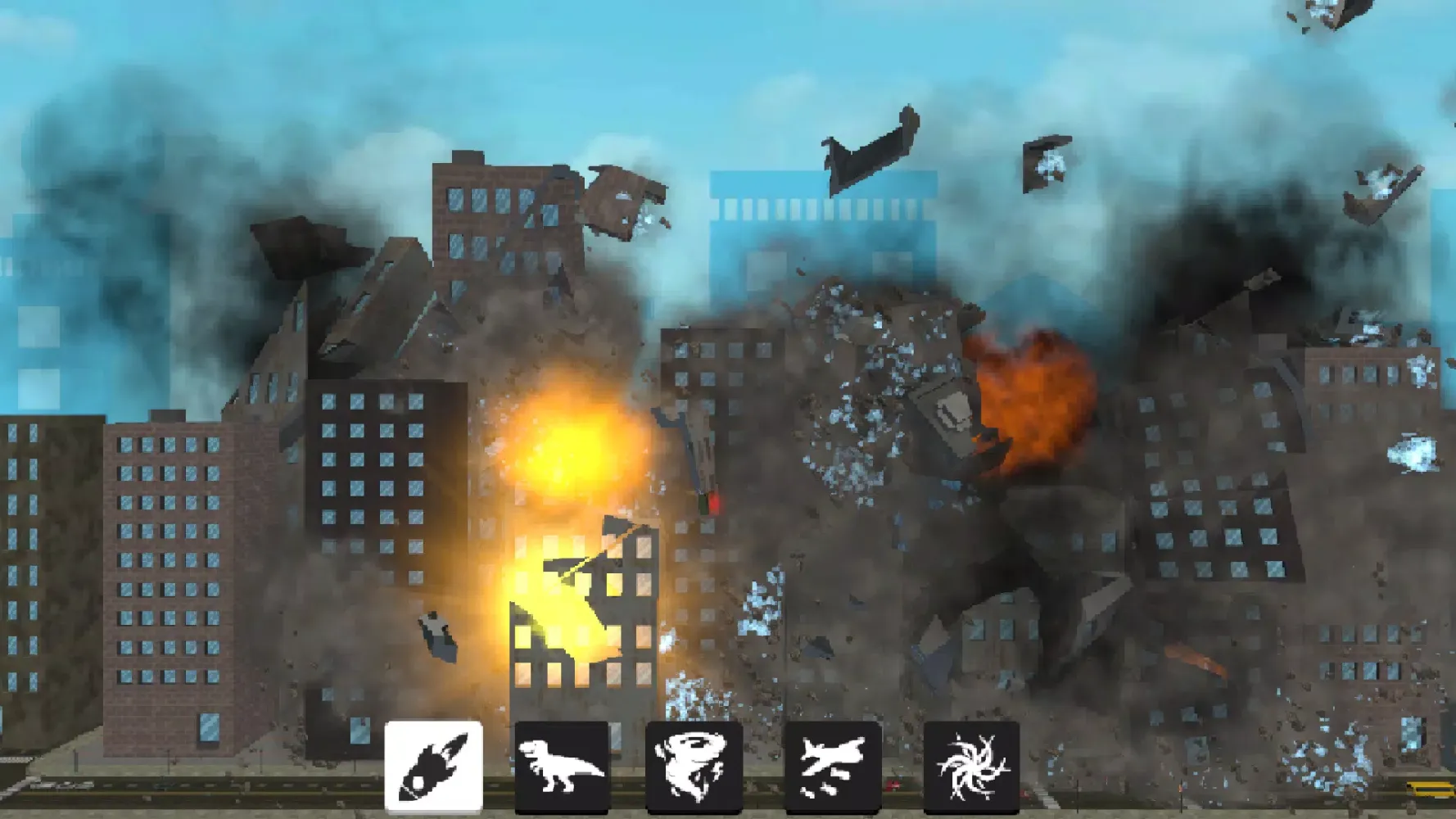Click the red car on the street
Viewport: 1456px width, 819px height.
(893, 785)
